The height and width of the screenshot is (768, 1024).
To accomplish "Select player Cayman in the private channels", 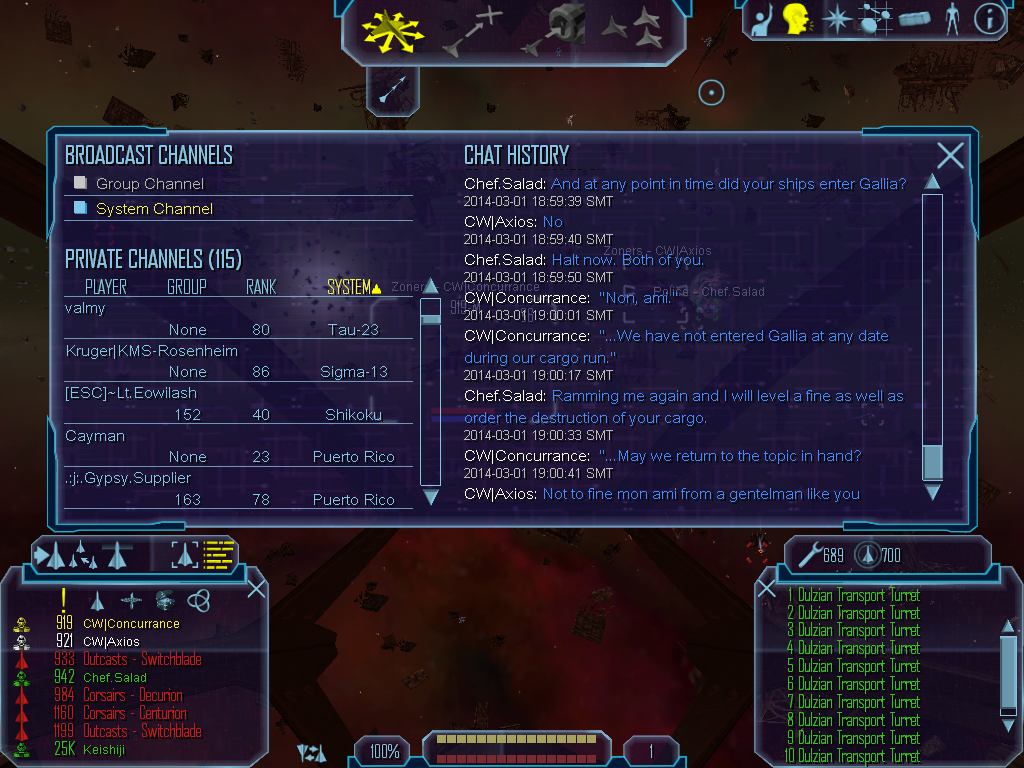I will pos(93,436).
